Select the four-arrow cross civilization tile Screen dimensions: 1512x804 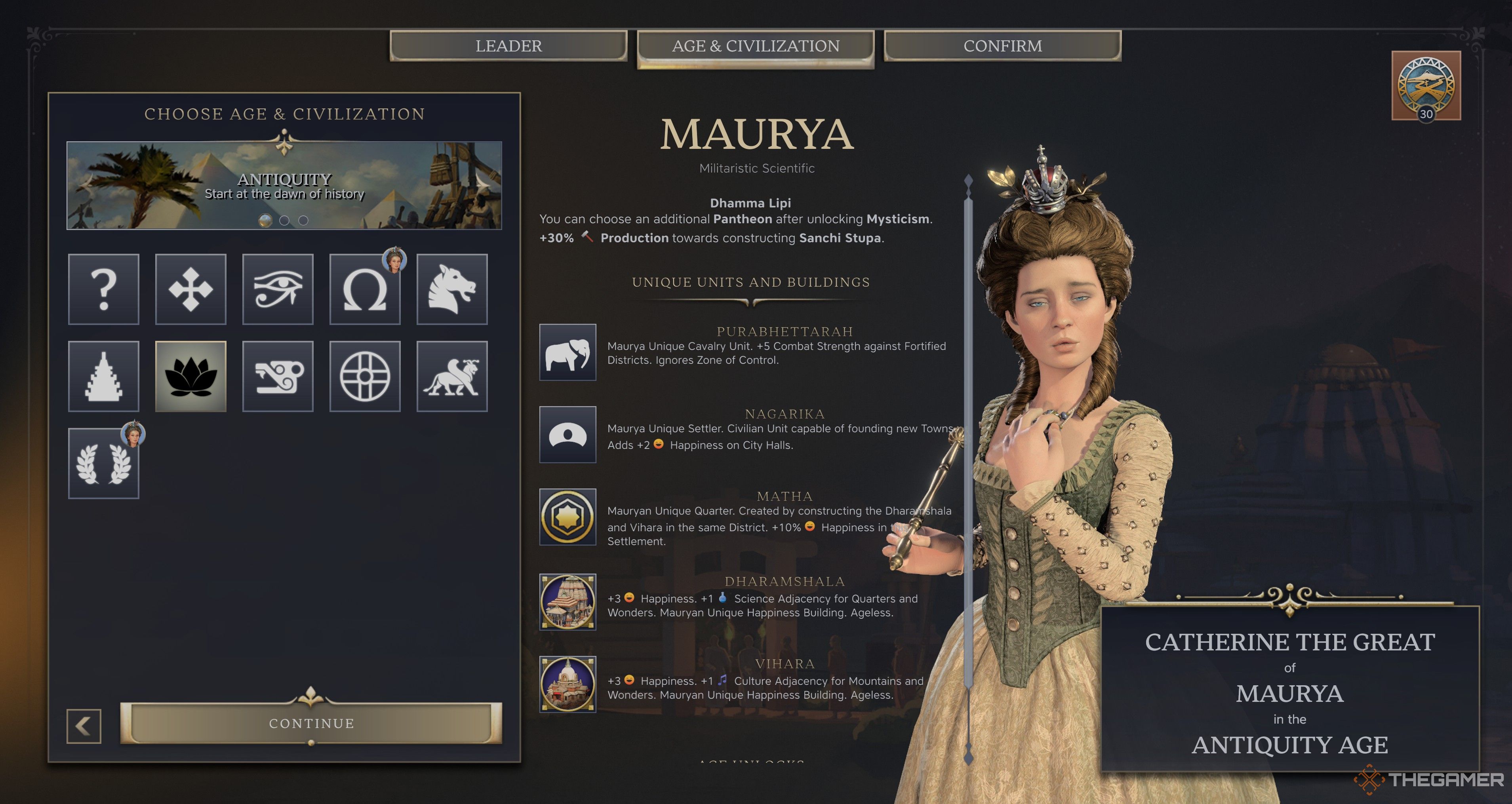tap(191, 289)
